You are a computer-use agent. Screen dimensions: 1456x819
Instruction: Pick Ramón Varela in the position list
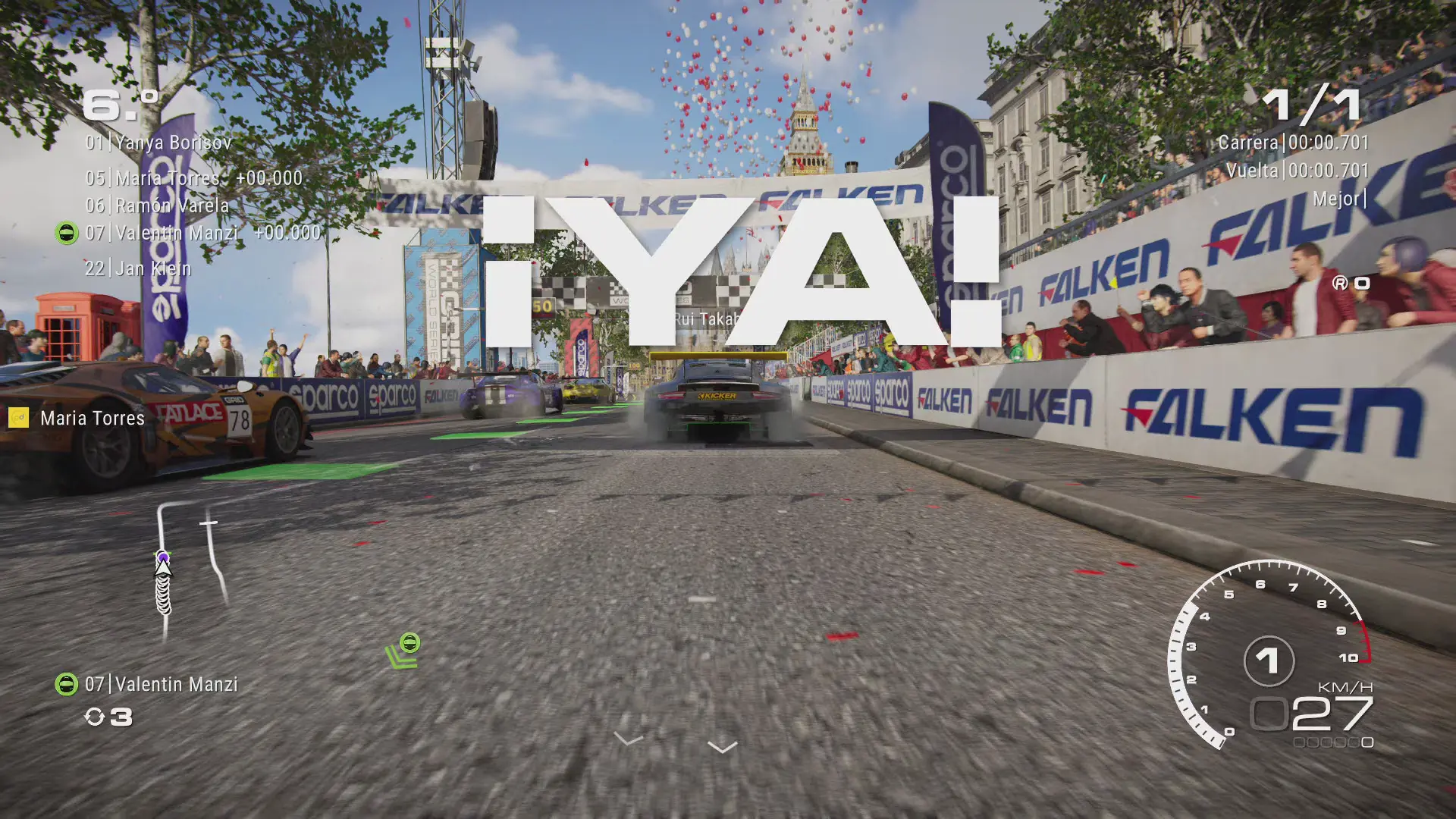pos(157,206)
